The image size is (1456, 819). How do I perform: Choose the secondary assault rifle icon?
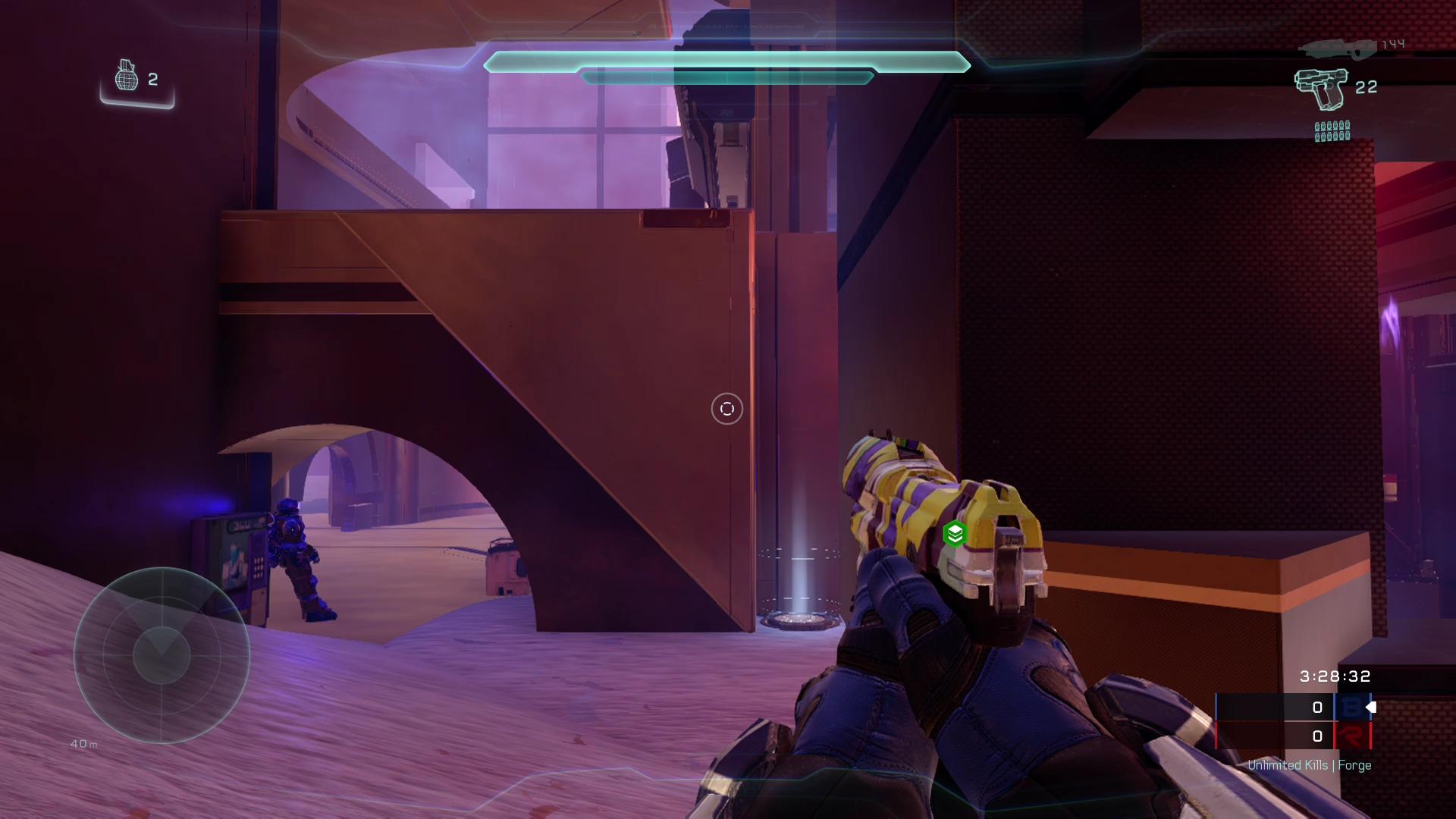click(x=1336, y=49)
